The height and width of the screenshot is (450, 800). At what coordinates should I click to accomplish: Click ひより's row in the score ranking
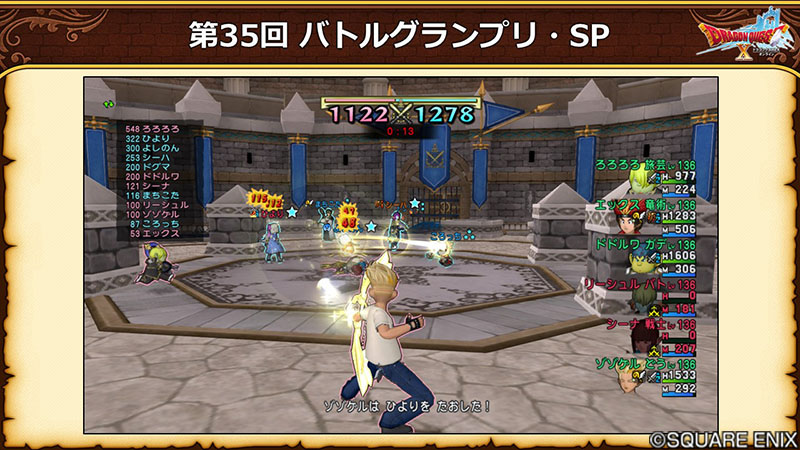[147, 139]
